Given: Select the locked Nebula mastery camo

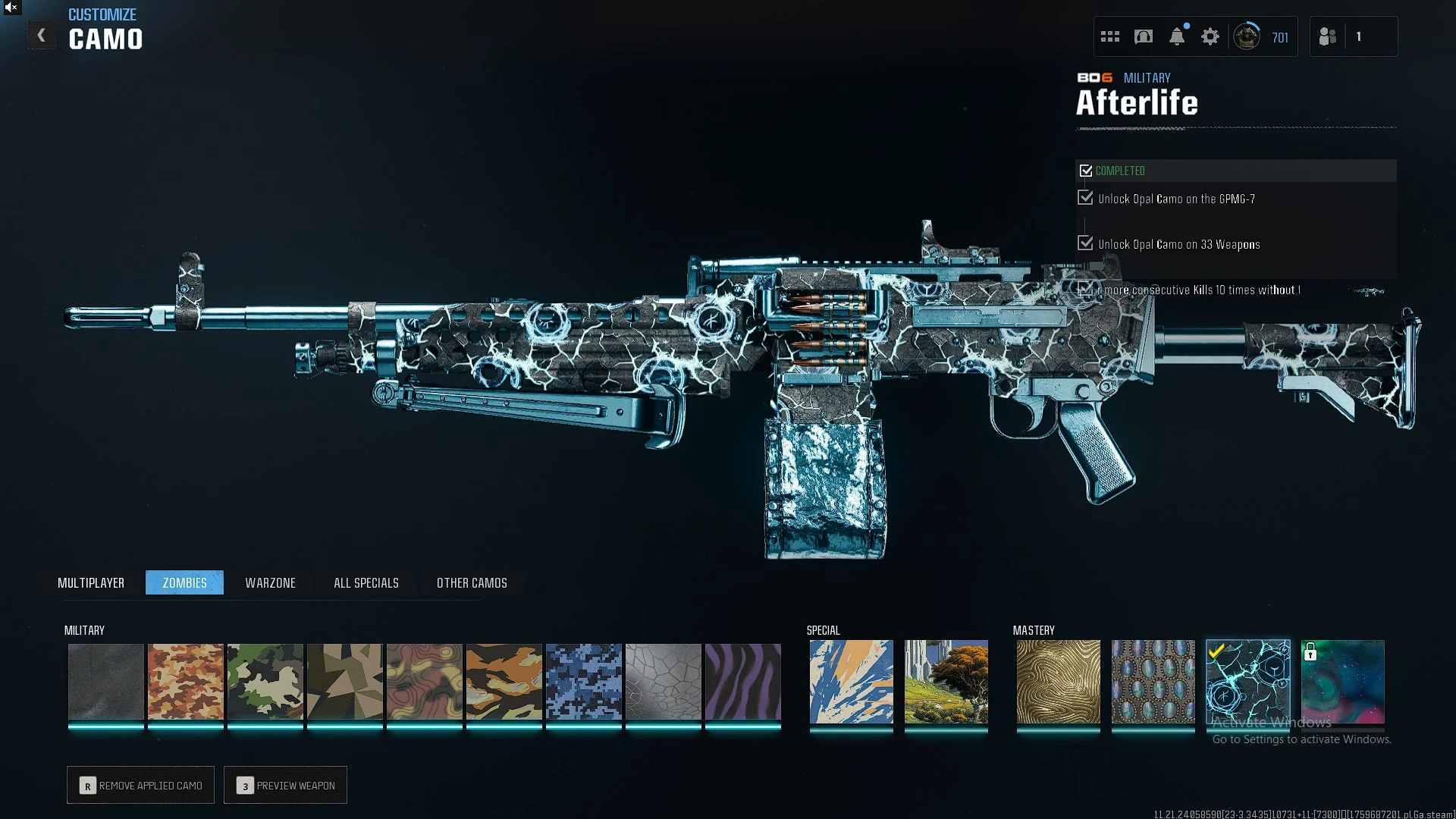Looking at the screenshot, I should [x=1343, y=682].
